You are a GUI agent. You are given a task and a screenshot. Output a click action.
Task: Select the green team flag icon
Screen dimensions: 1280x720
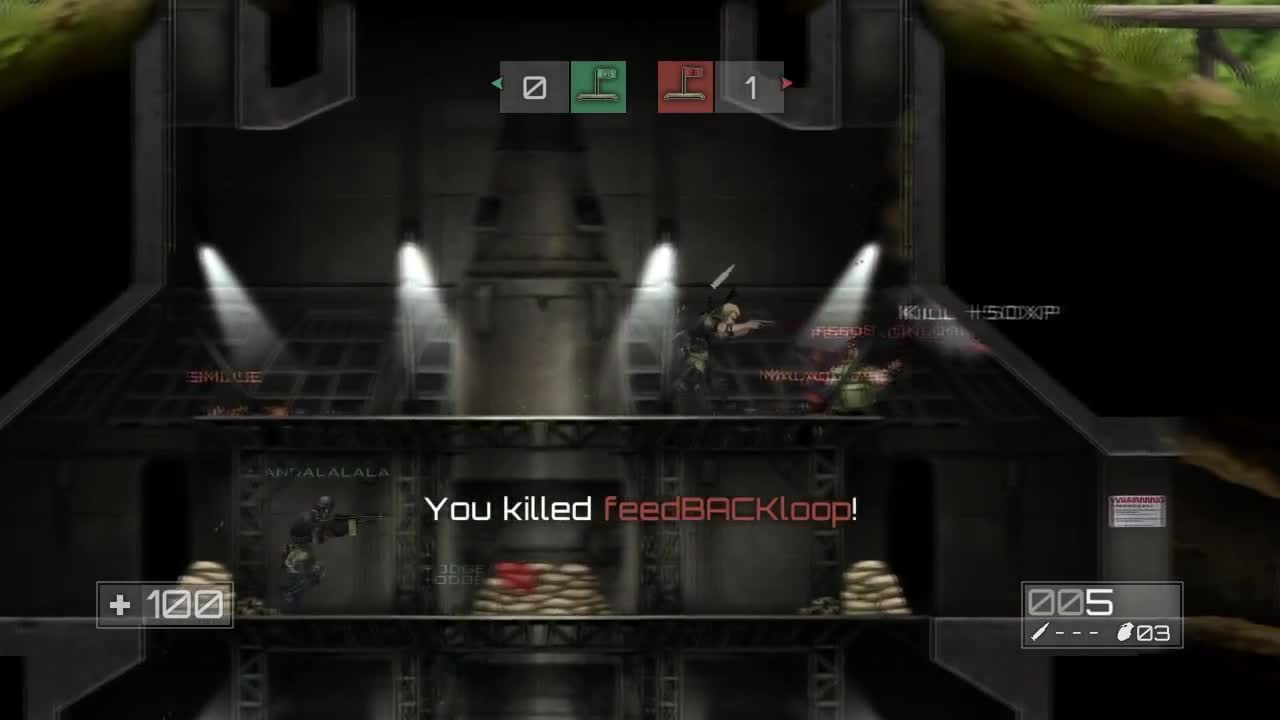(x=598, y=87)
